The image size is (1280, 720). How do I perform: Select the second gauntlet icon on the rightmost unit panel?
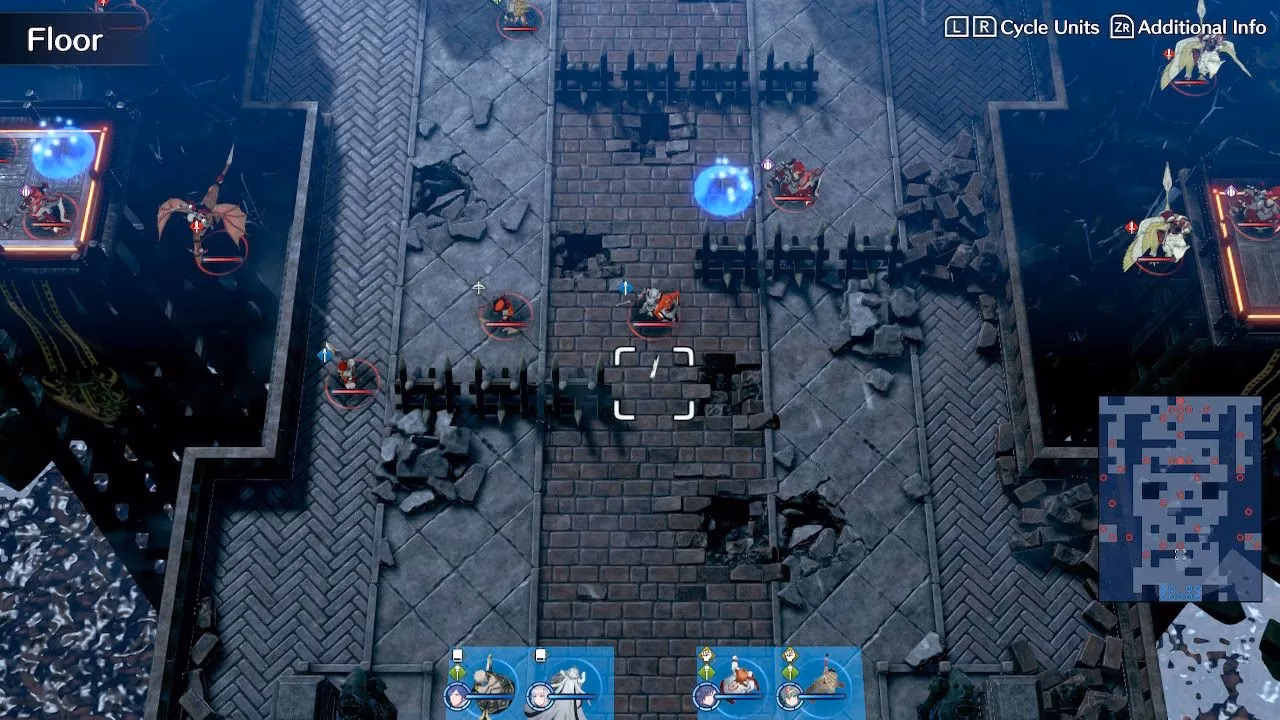[788, 652]
